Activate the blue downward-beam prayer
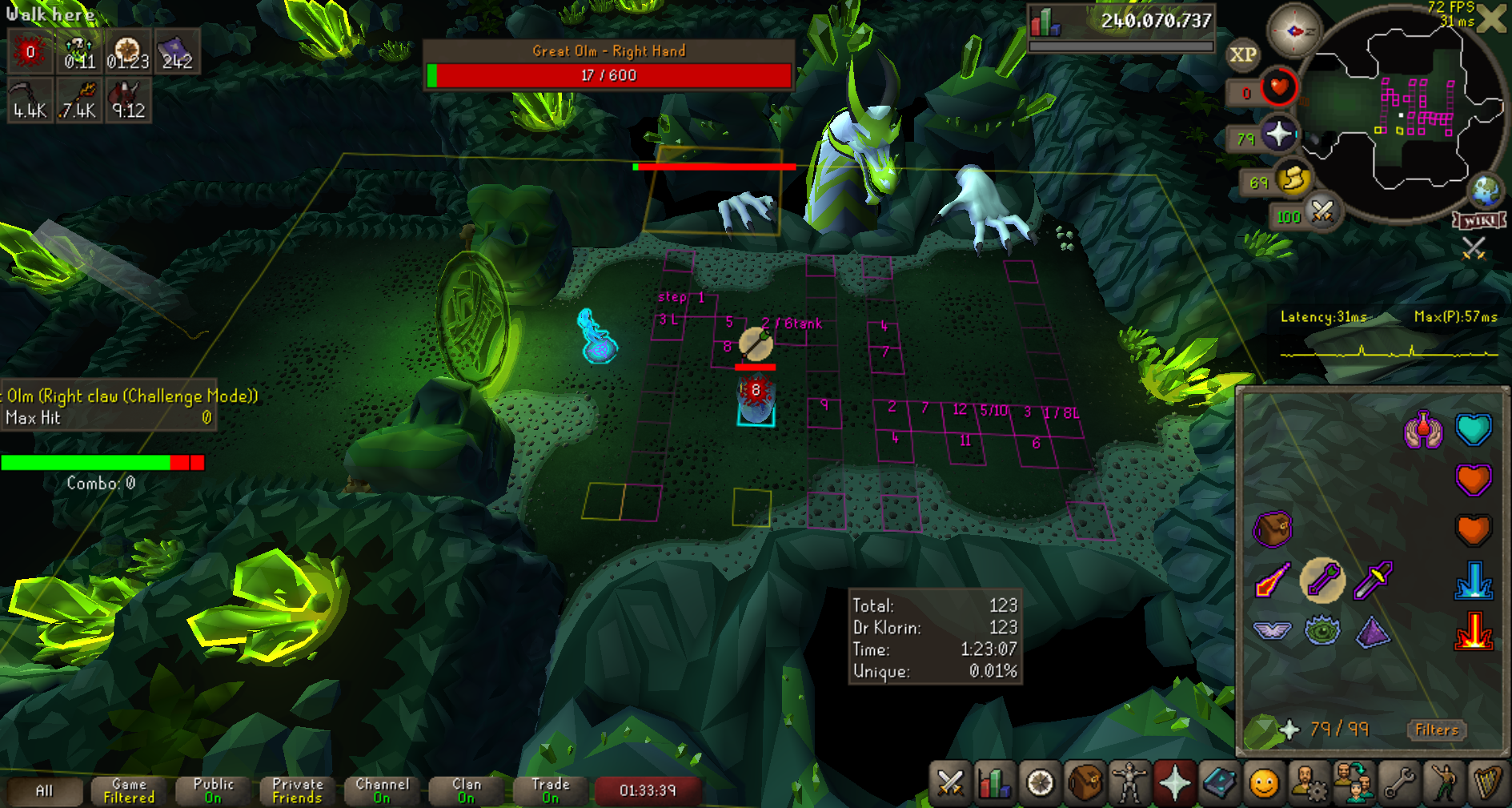The image size is (1512, 808). pos(1474,581)
